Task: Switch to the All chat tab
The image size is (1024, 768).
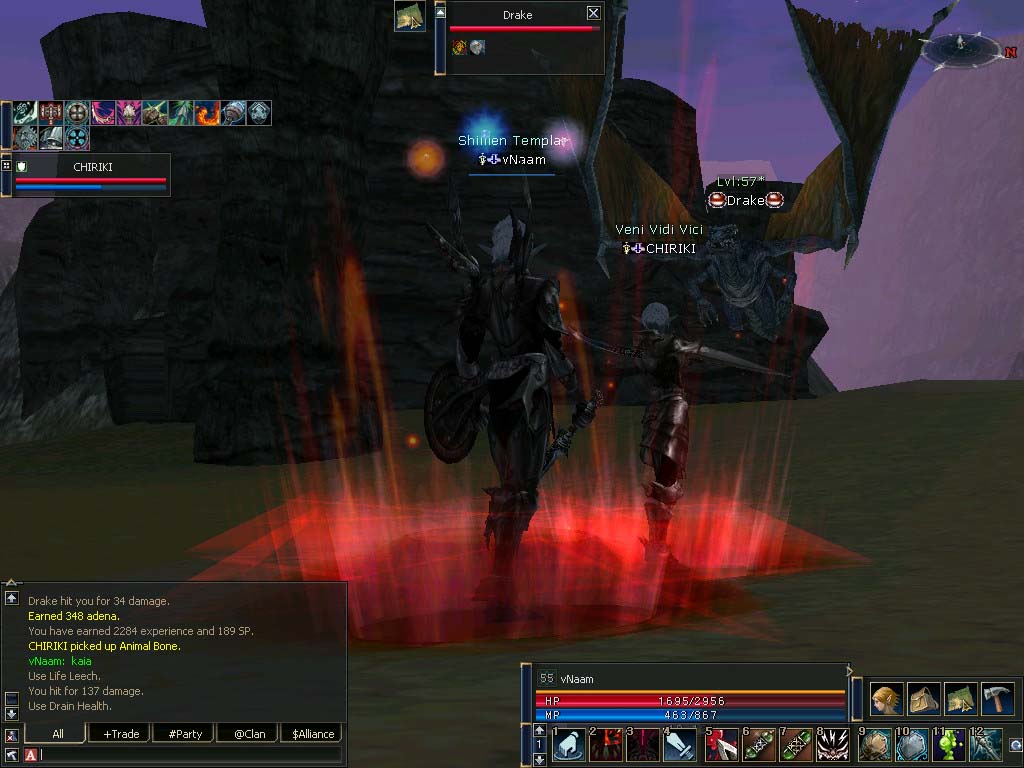Action: (x=57, y=734)
